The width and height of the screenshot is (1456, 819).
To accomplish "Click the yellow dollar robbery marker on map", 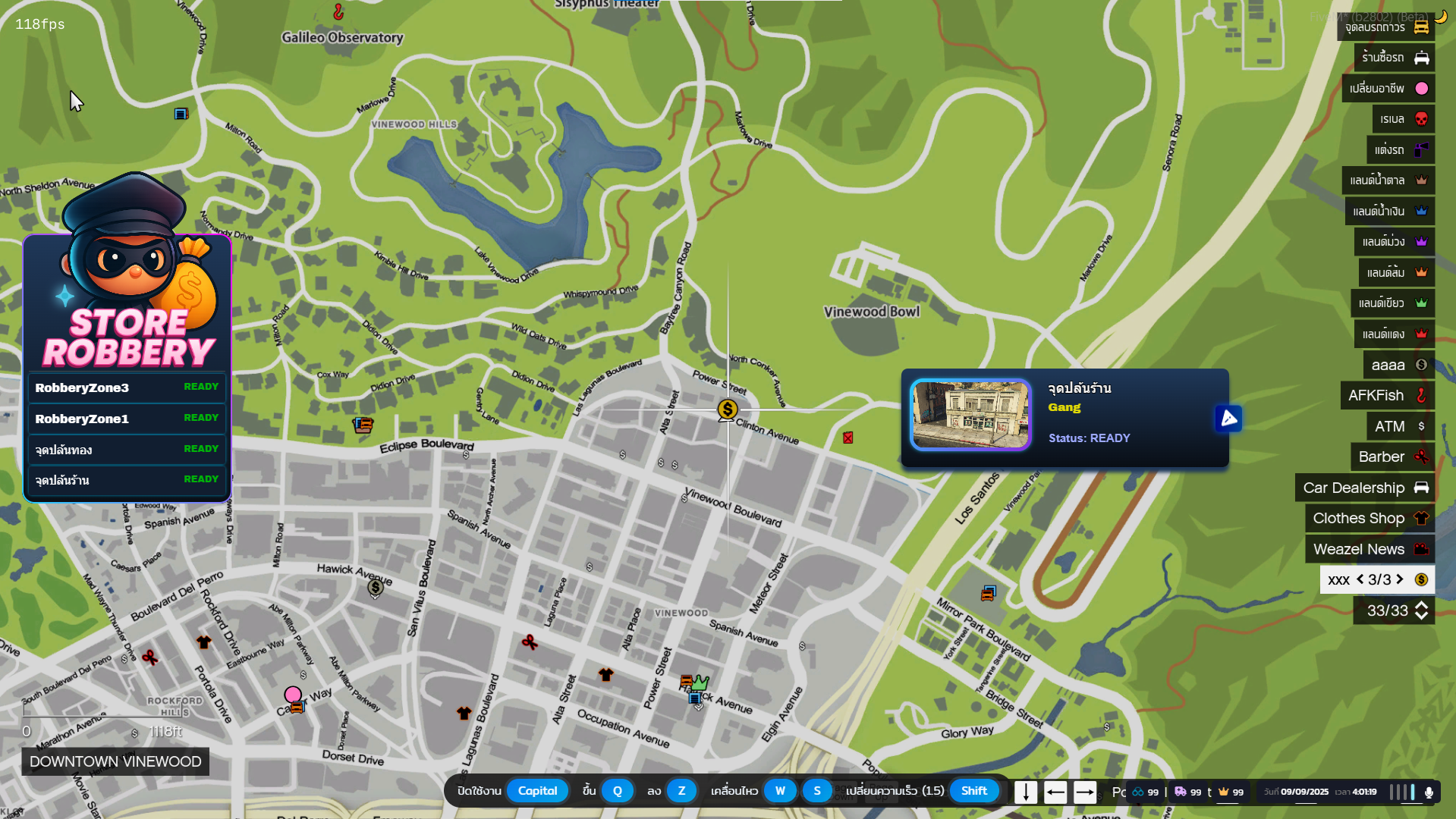I will pyautogui.click(x=727, y=409).
